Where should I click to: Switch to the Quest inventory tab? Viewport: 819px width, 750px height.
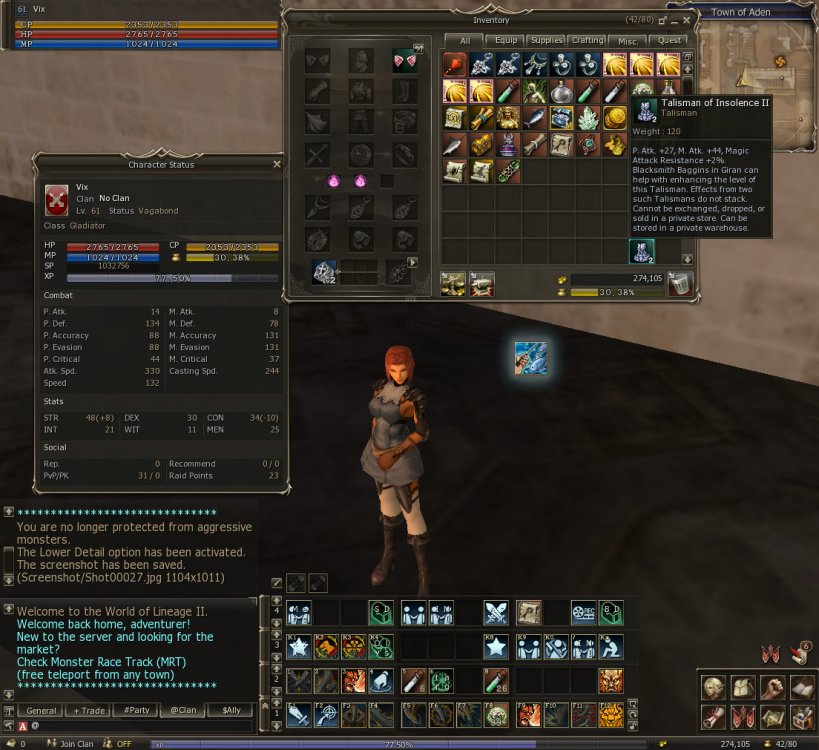(x=667, y=40)
